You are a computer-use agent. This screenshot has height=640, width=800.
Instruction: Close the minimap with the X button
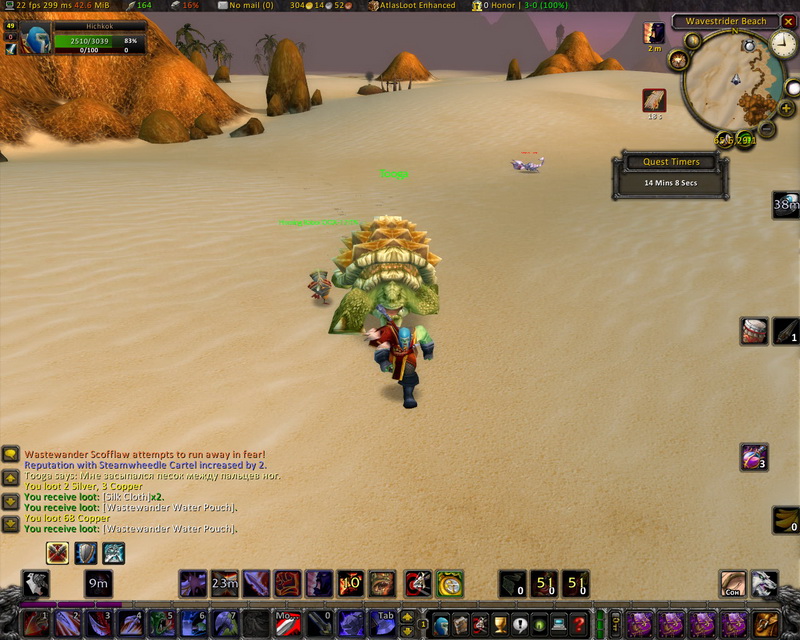pos(786,21)
